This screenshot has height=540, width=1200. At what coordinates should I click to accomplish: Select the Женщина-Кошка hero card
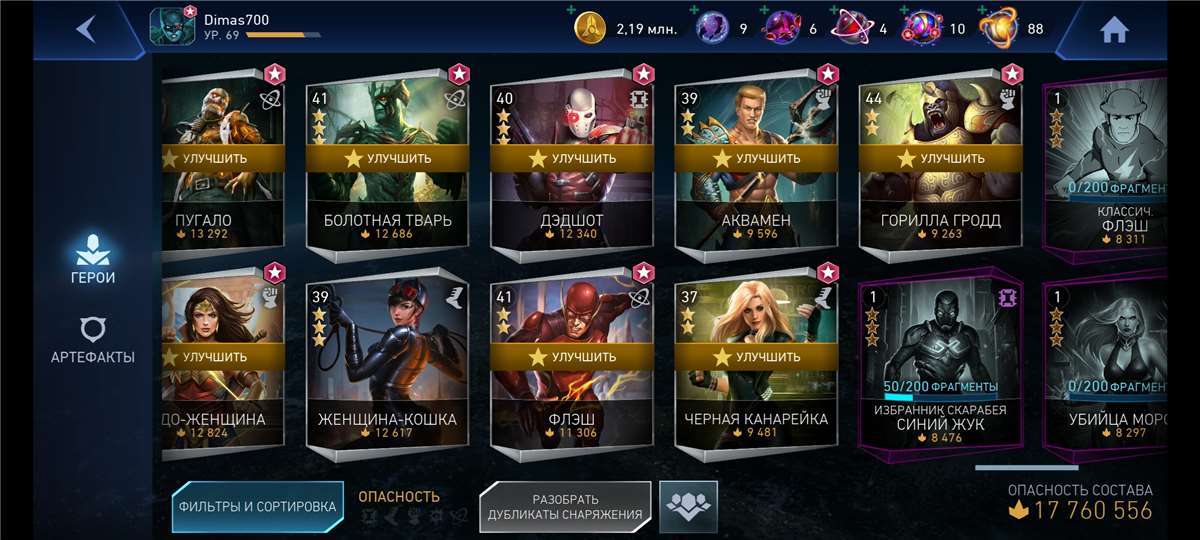(x=387, y=400)
